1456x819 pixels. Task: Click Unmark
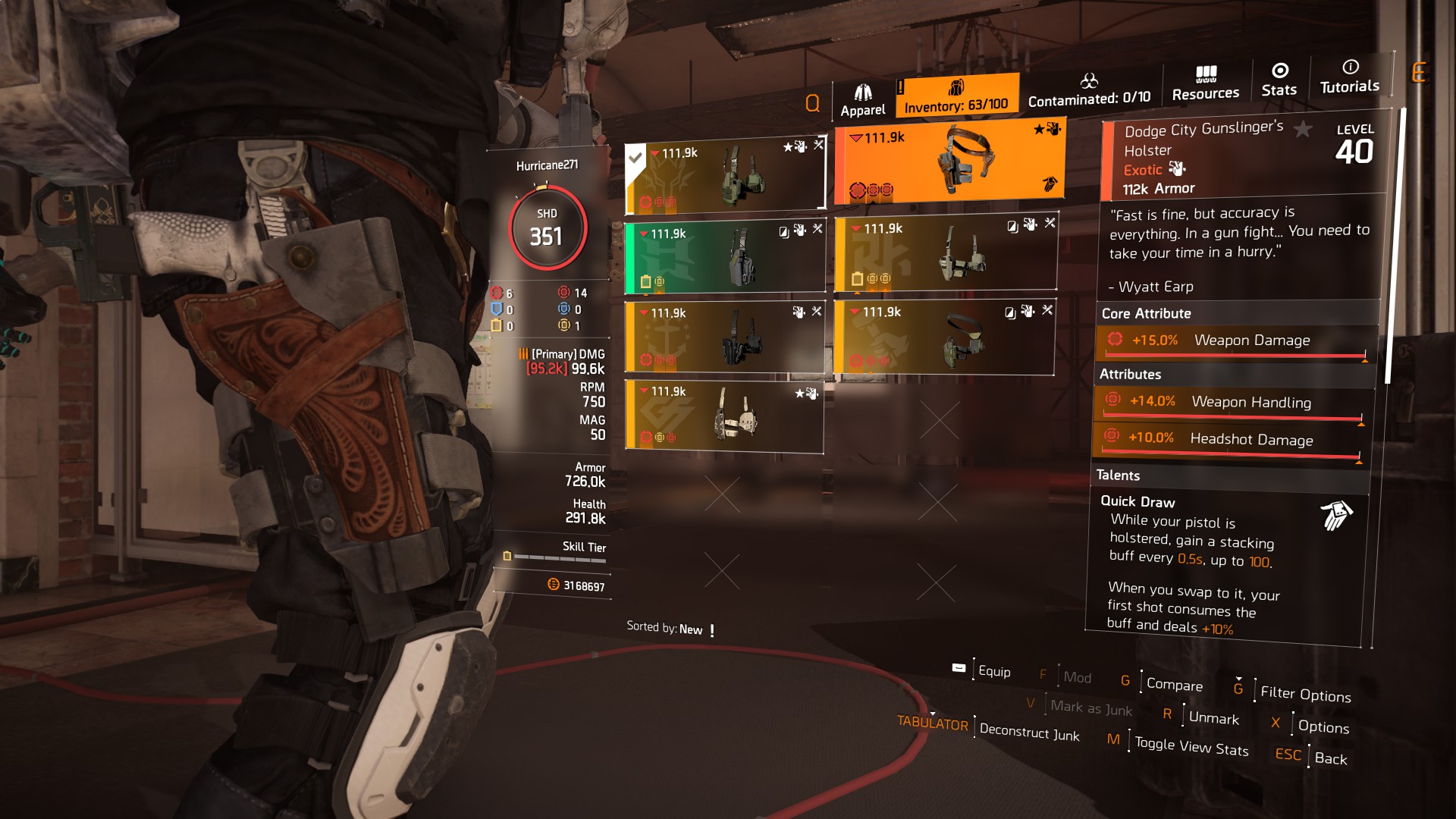pyautogui.click(x=1214, y=719)
